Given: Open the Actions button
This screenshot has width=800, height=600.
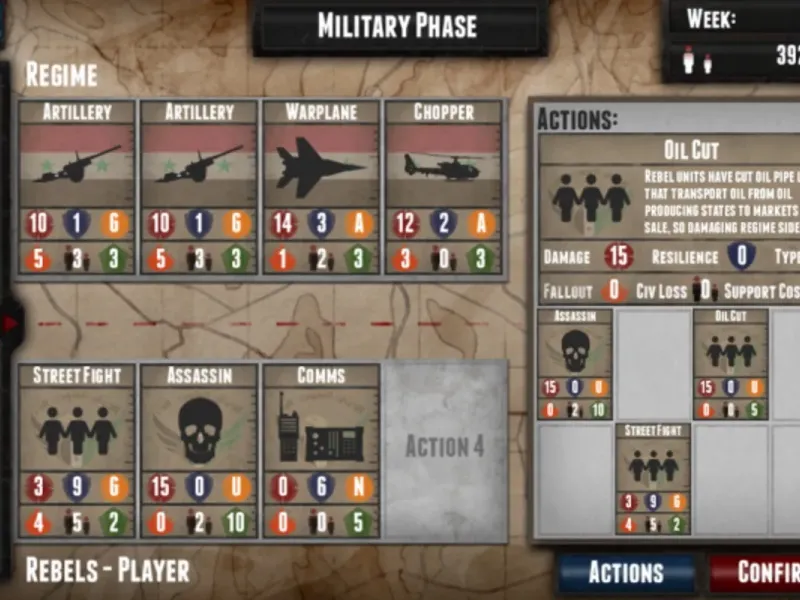Looking at the screenshot, I should [626, 572].
